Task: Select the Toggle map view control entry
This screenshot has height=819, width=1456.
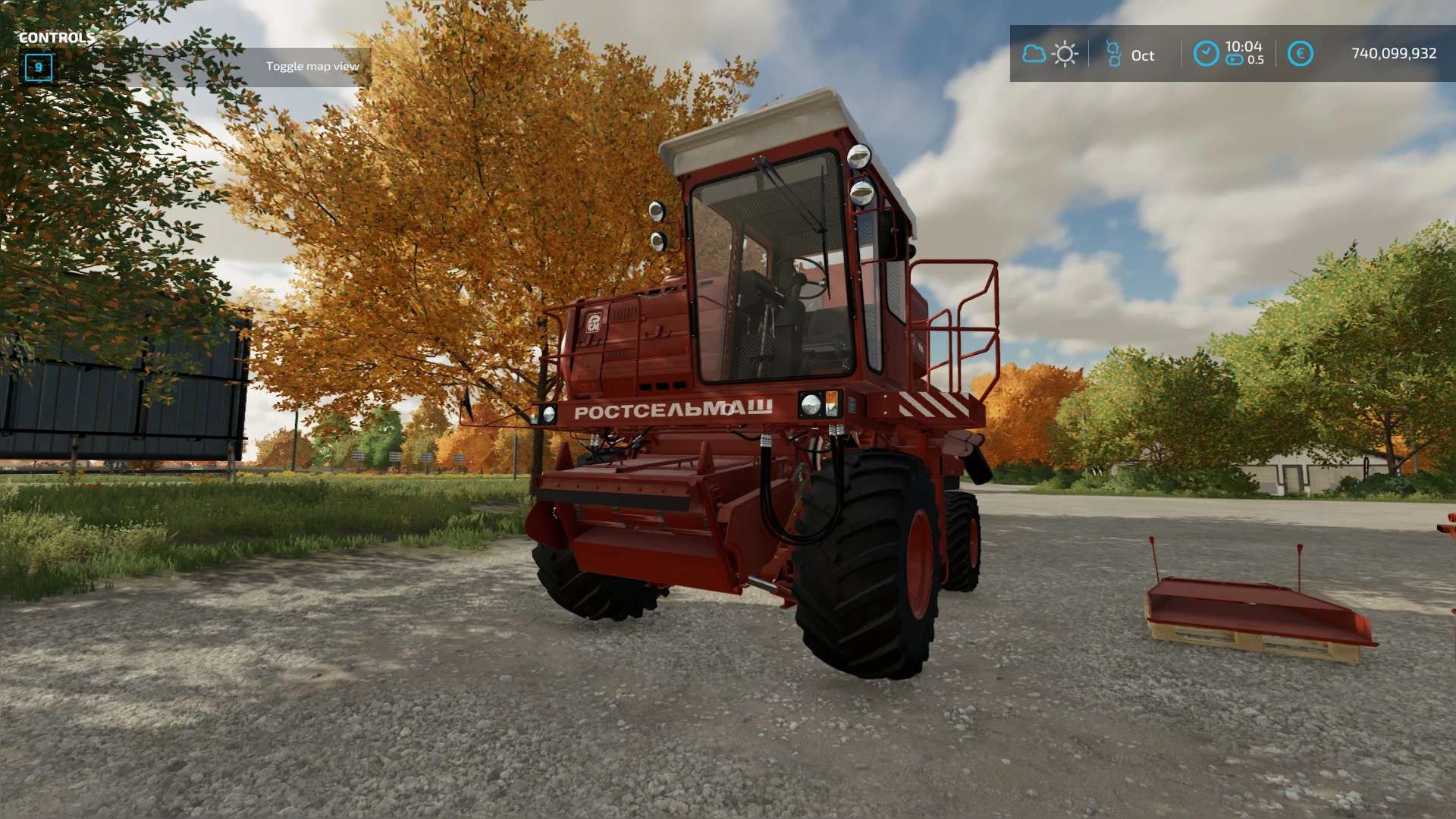Action: tap(312, 67)
